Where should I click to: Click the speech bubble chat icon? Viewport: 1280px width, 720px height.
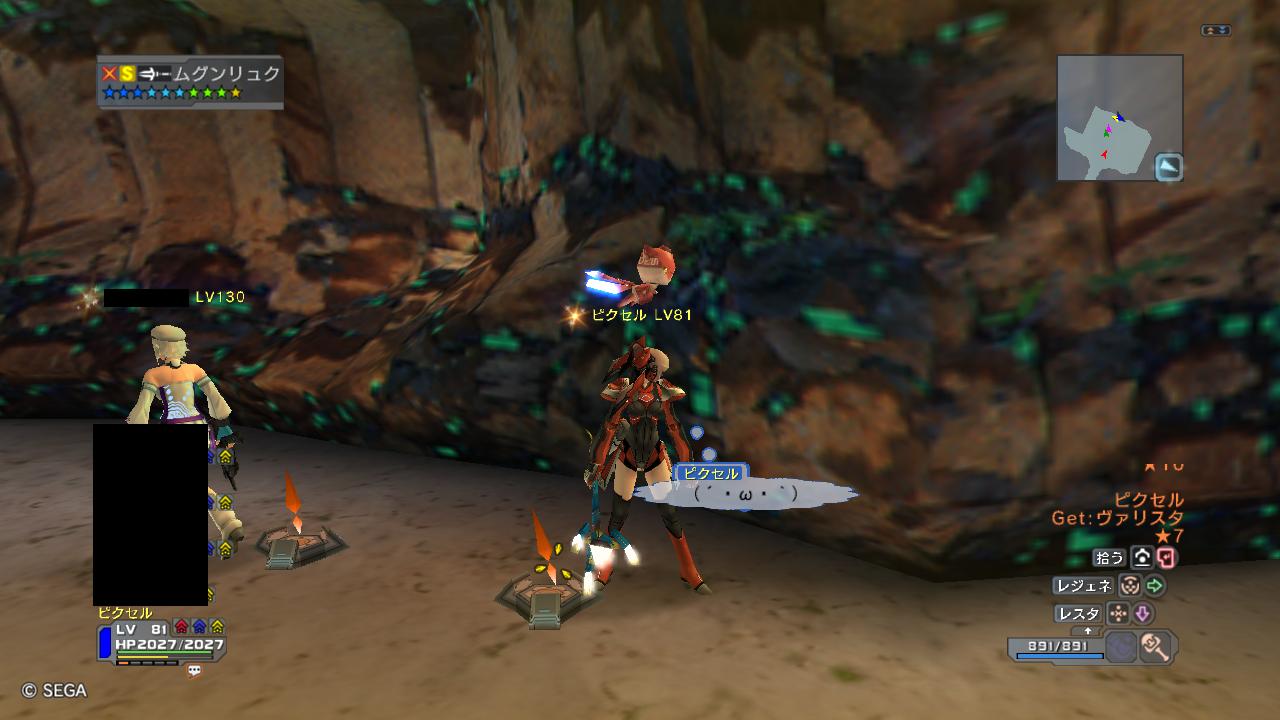(194, 671)
